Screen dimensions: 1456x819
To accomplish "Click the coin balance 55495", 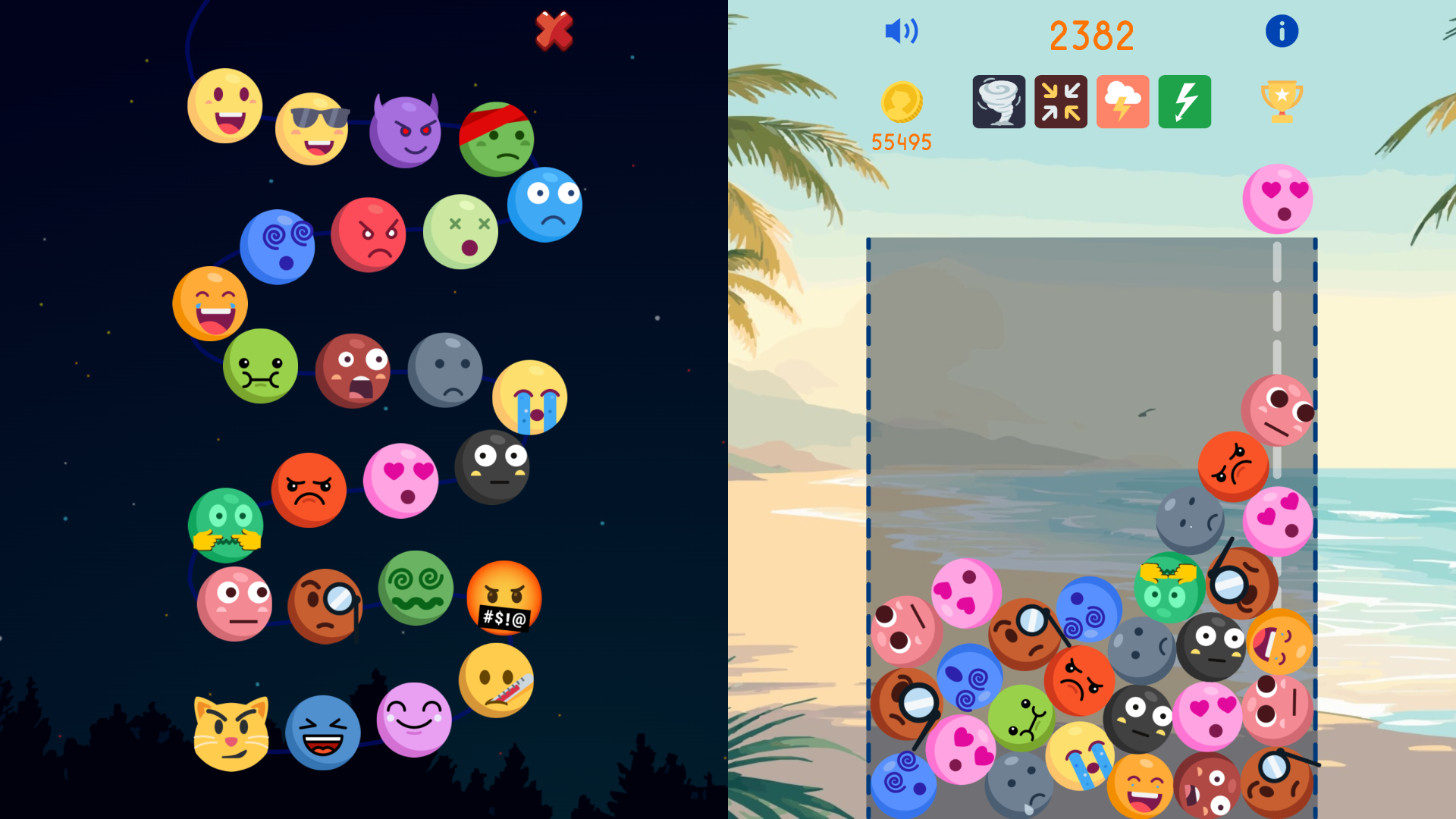I will (902, 140).
